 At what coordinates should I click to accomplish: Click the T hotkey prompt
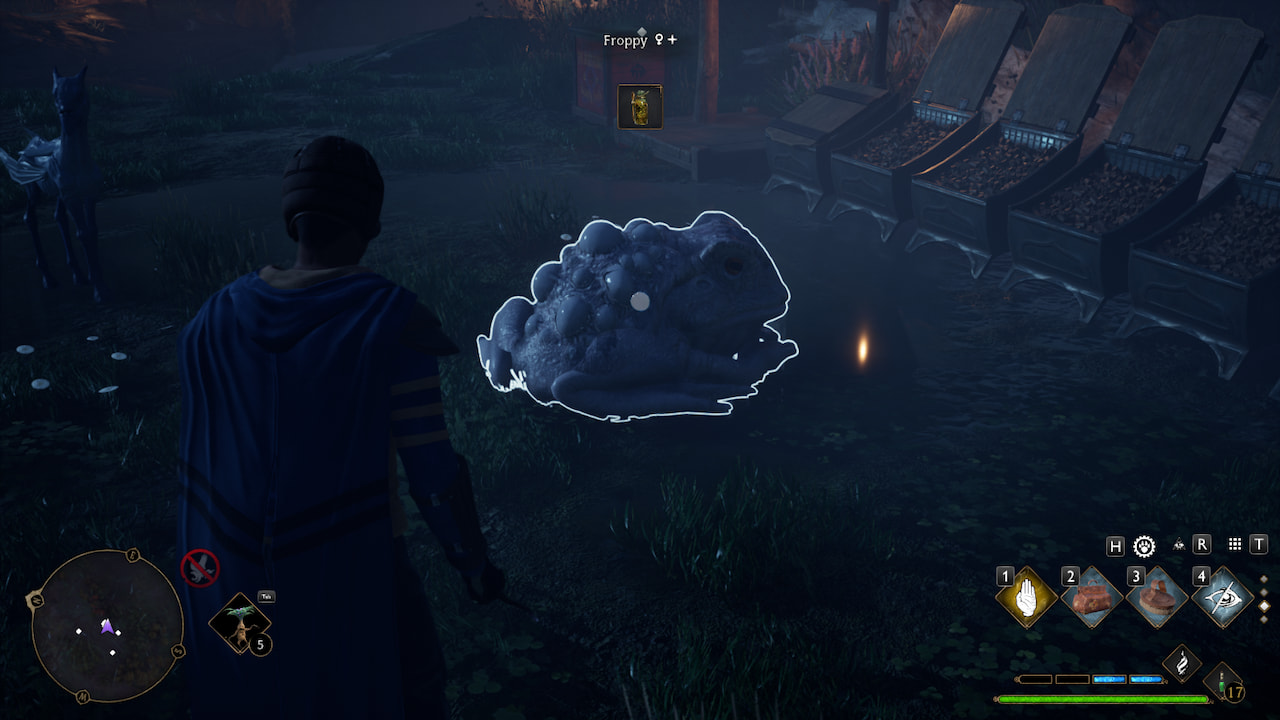tap(1258, 546)
